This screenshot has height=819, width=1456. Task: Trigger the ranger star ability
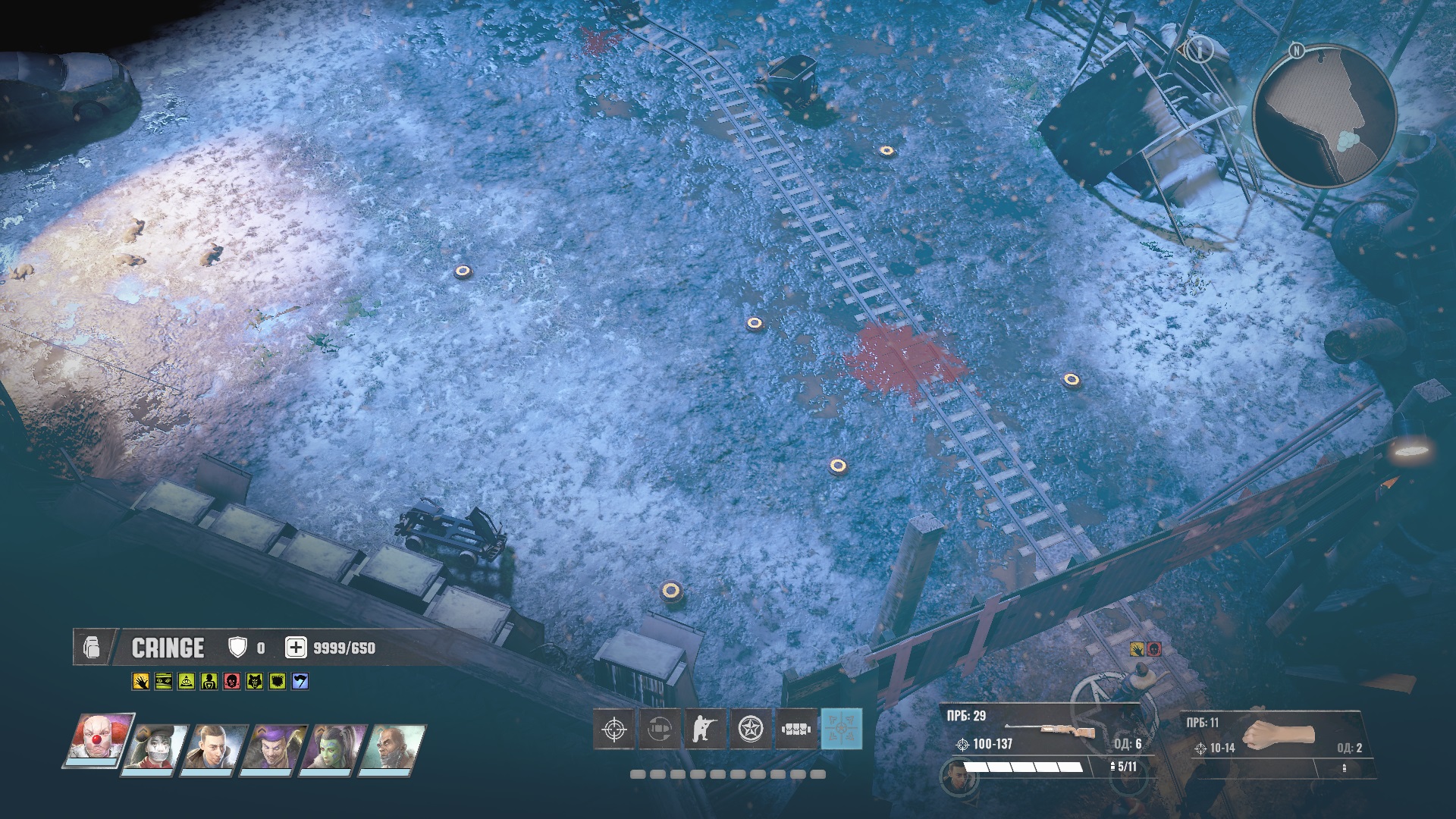pos(750,729)
